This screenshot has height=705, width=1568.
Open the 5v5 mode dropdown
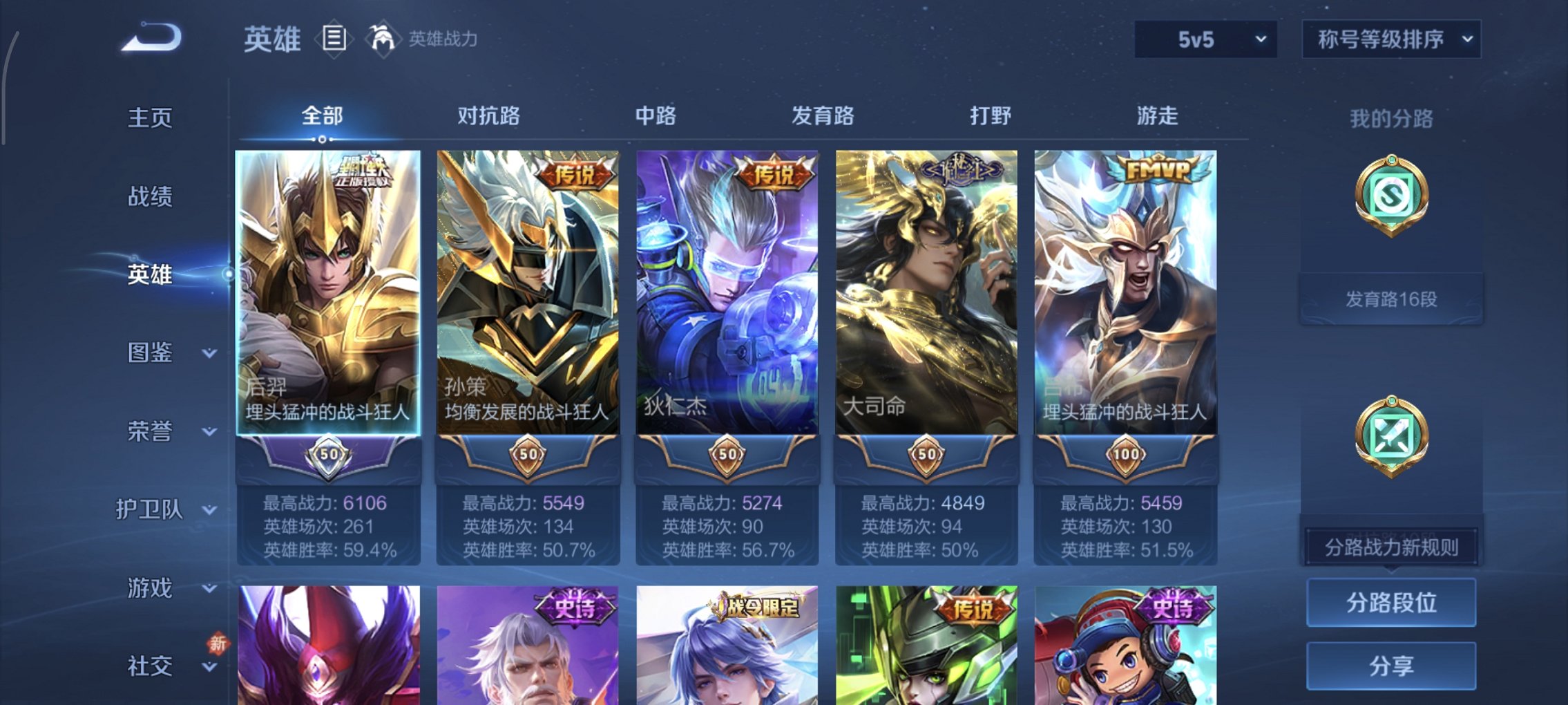[1201, 39]
